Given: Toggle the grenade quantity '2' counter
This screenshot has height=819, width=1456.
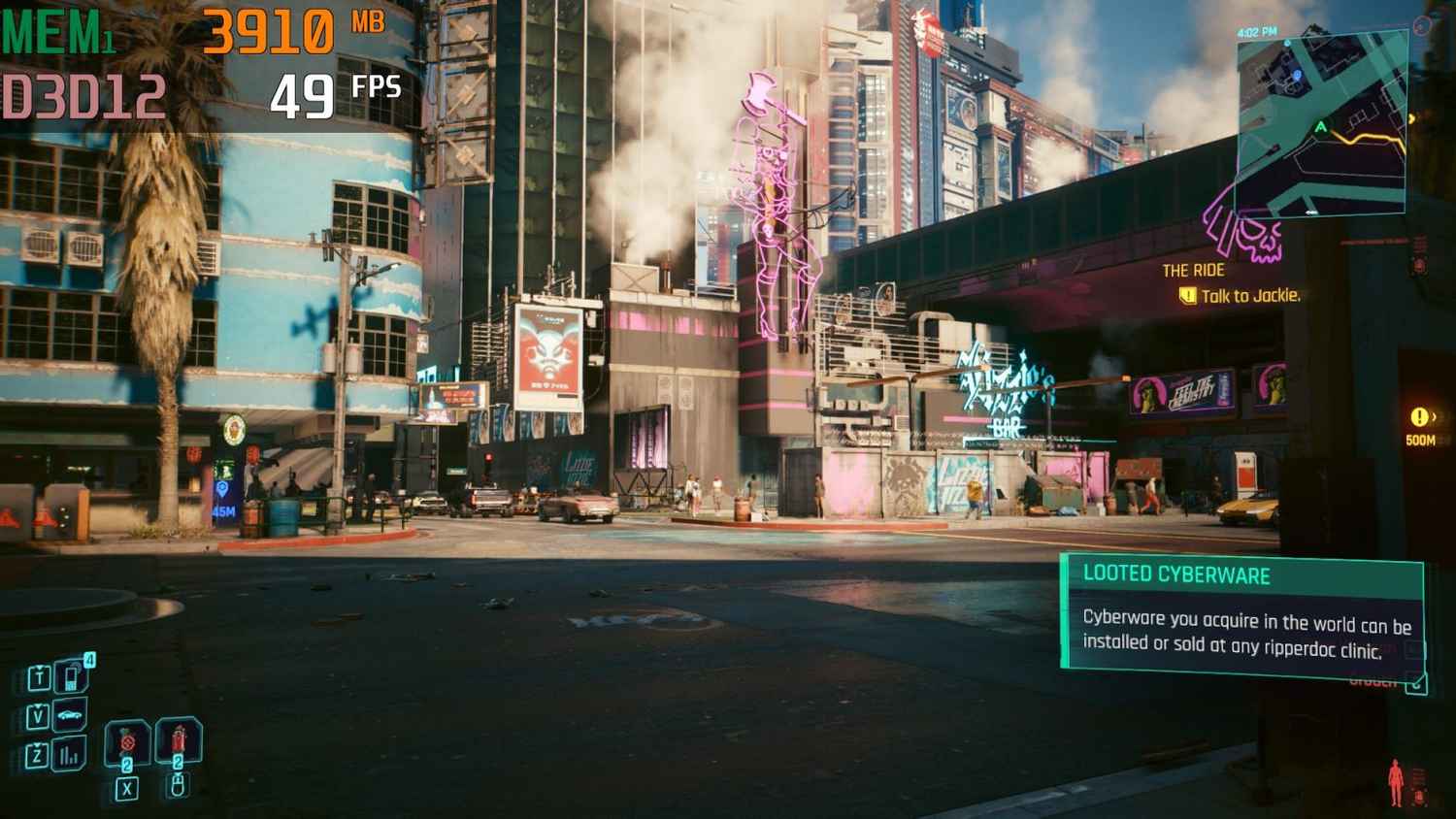Looking at the screenshot, I should (x=127, y=764).
